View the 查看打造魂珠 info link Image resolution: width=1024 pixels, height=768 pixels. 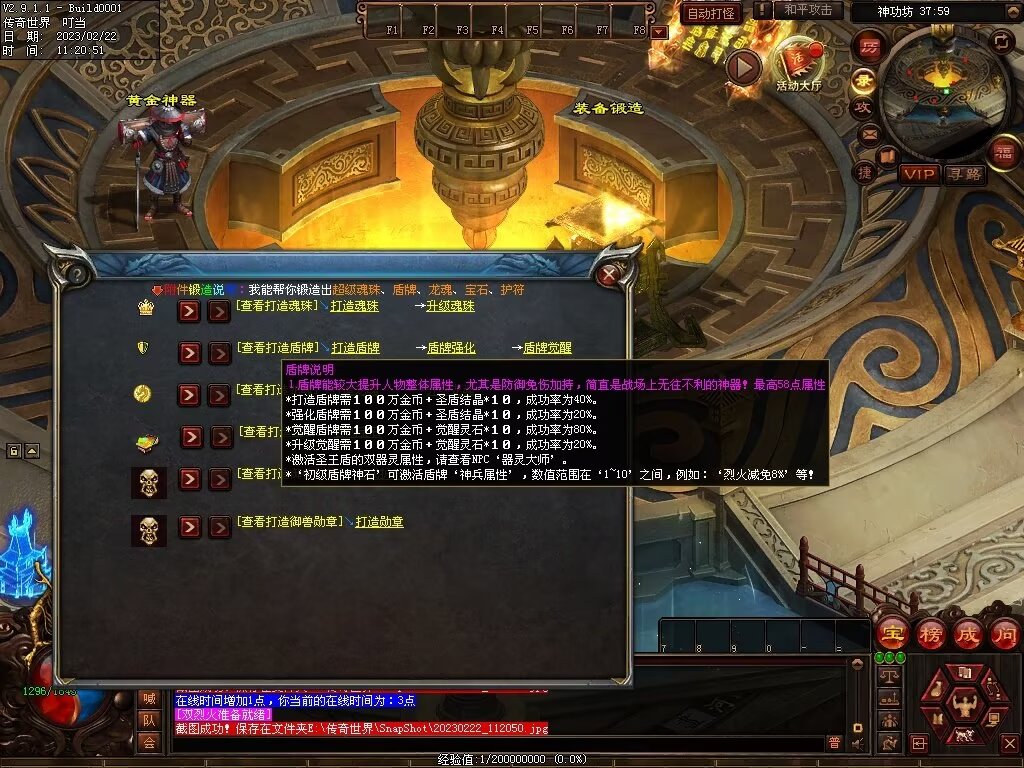(x=277, y=306)
